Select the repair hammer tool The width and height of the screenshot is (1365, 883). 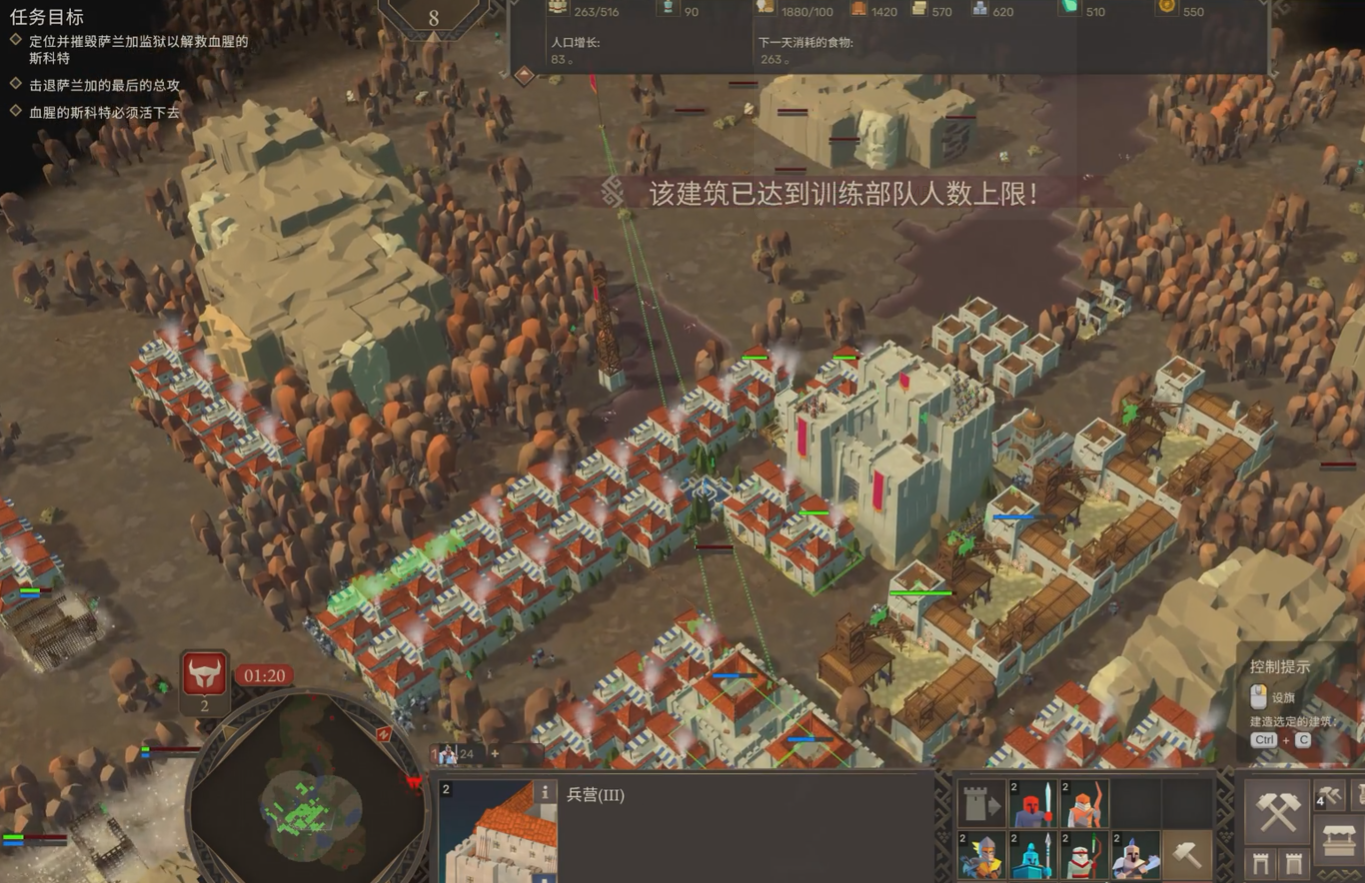point(1187,853)
